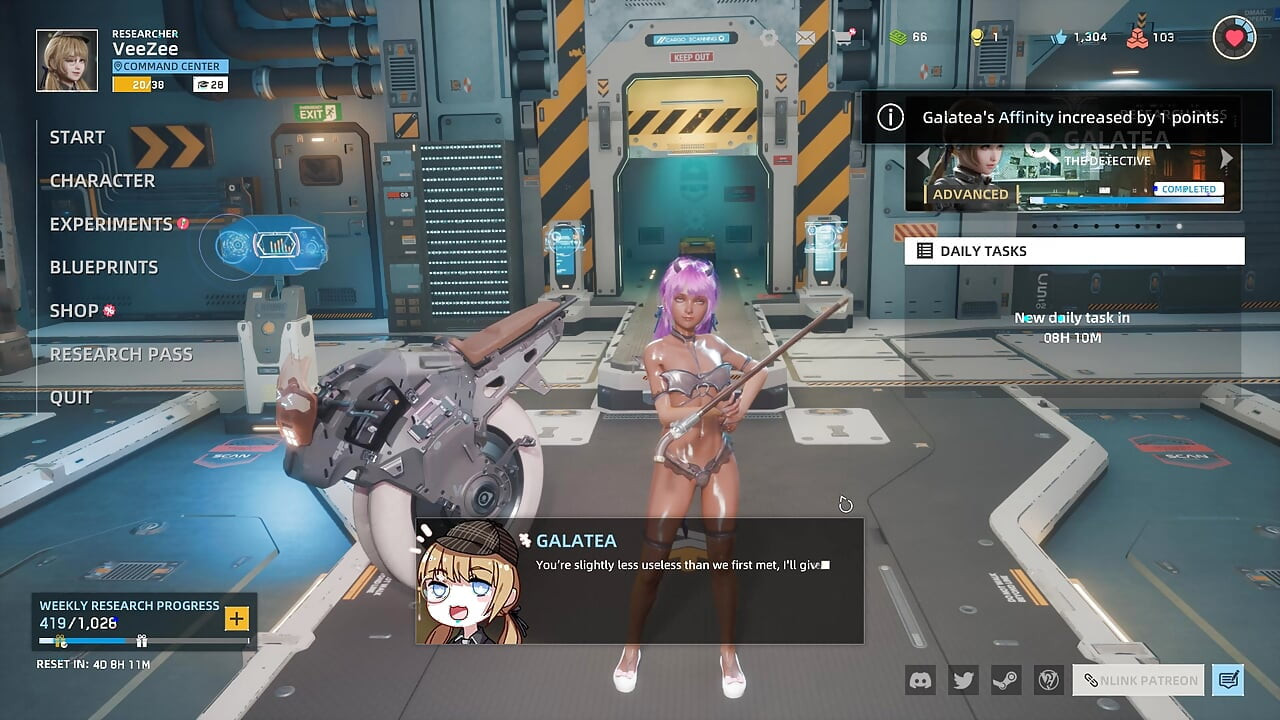Check mail via the envelope icon

click(x=805, y=38)
